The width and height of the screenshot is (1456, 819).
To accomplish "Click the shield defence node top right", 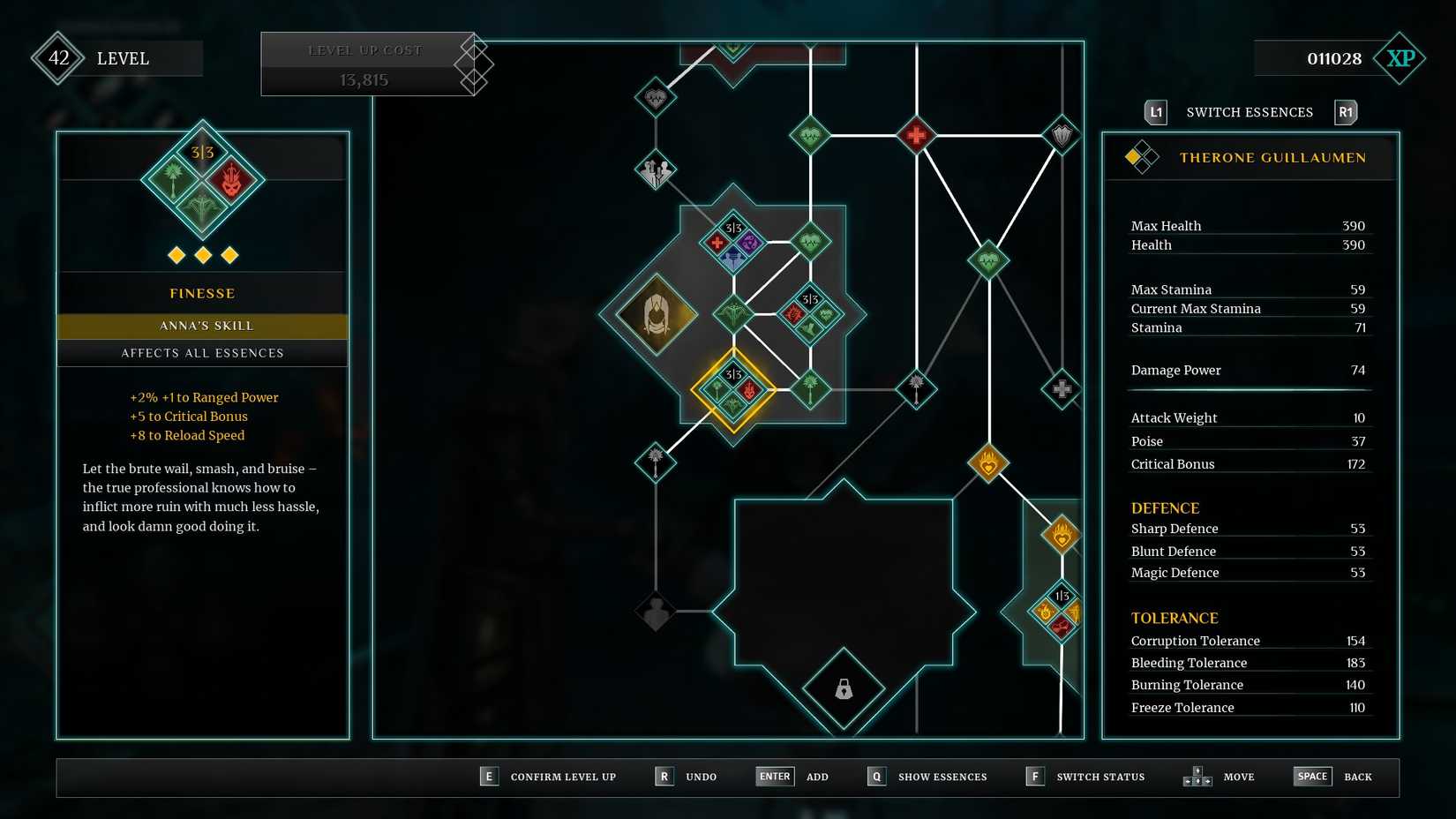I will point(1062,134).
